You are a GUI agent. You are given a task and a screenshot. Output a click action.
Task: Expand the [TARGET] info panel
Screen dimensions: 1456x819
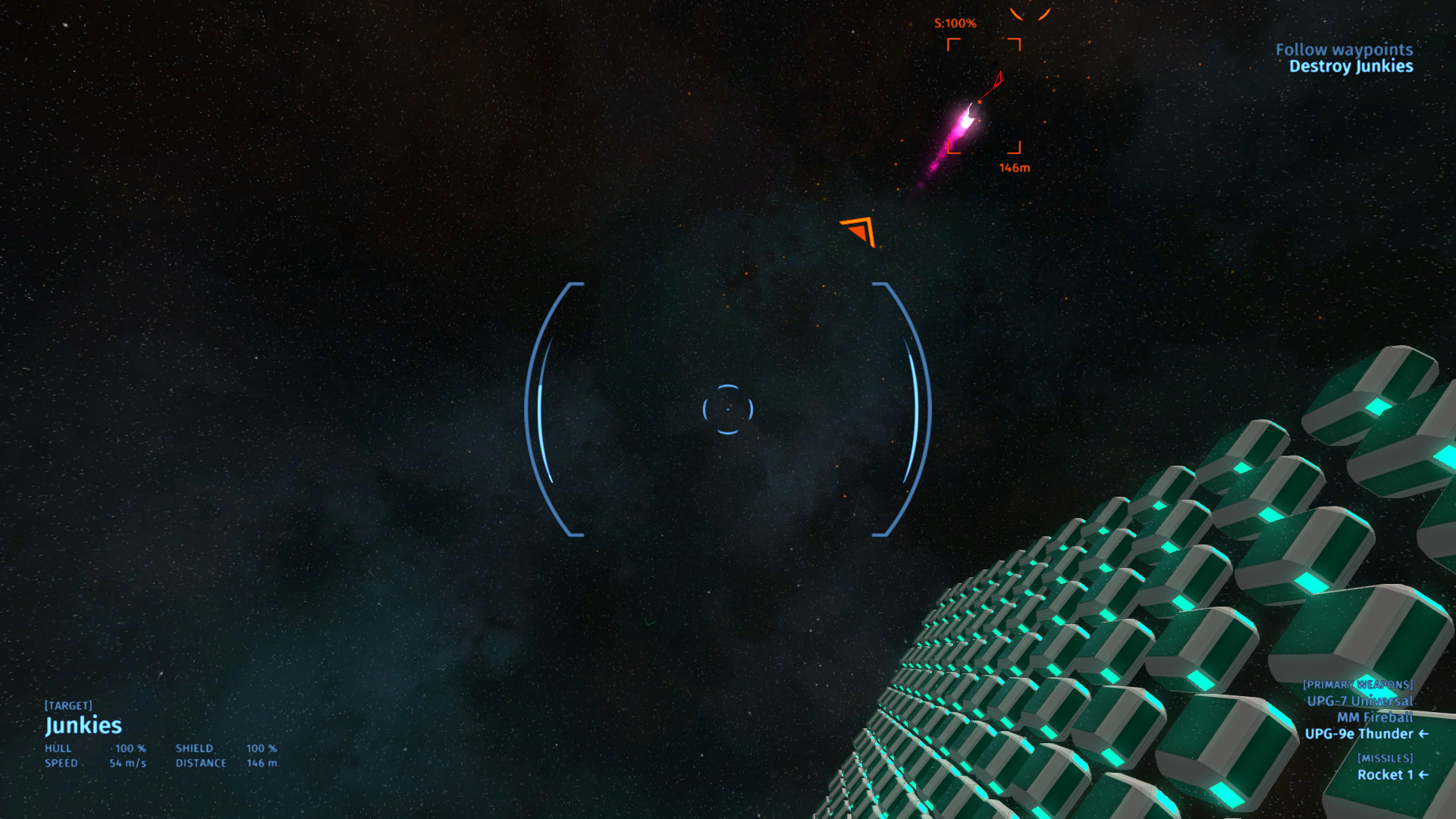pos(70,704)
